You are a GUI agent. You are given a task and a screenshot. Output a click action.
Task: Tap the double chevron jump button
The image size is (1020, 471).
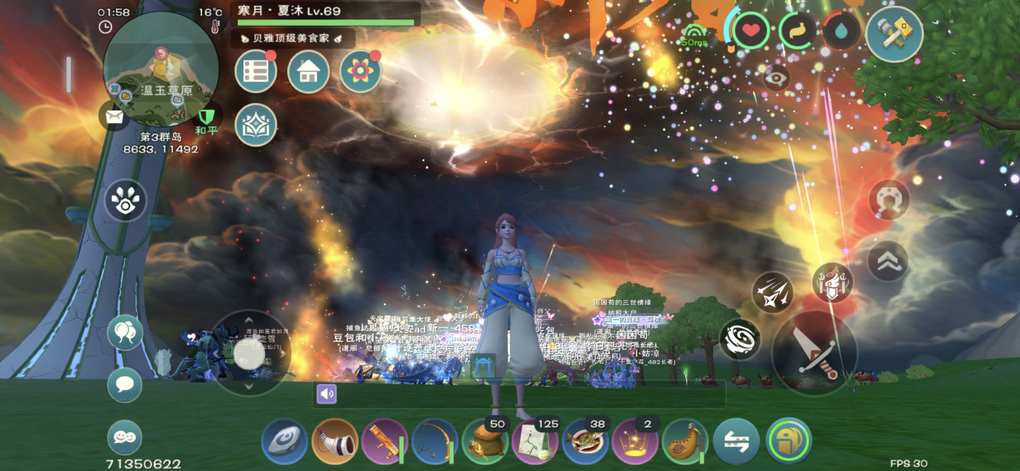[888, 262]
